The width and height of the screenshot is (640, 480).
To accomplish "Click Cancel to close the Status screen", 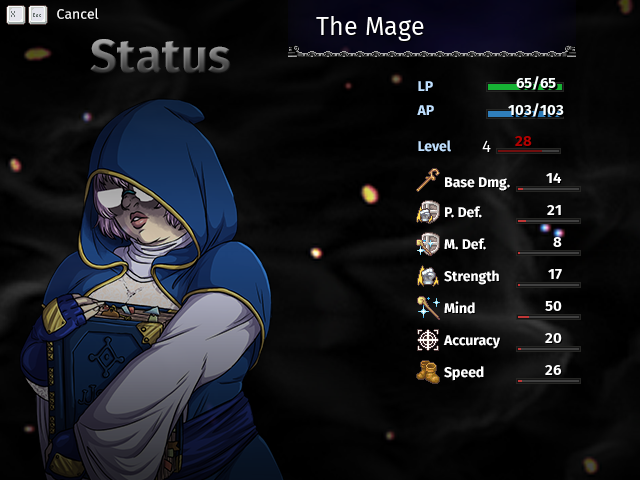I will 76,15.
